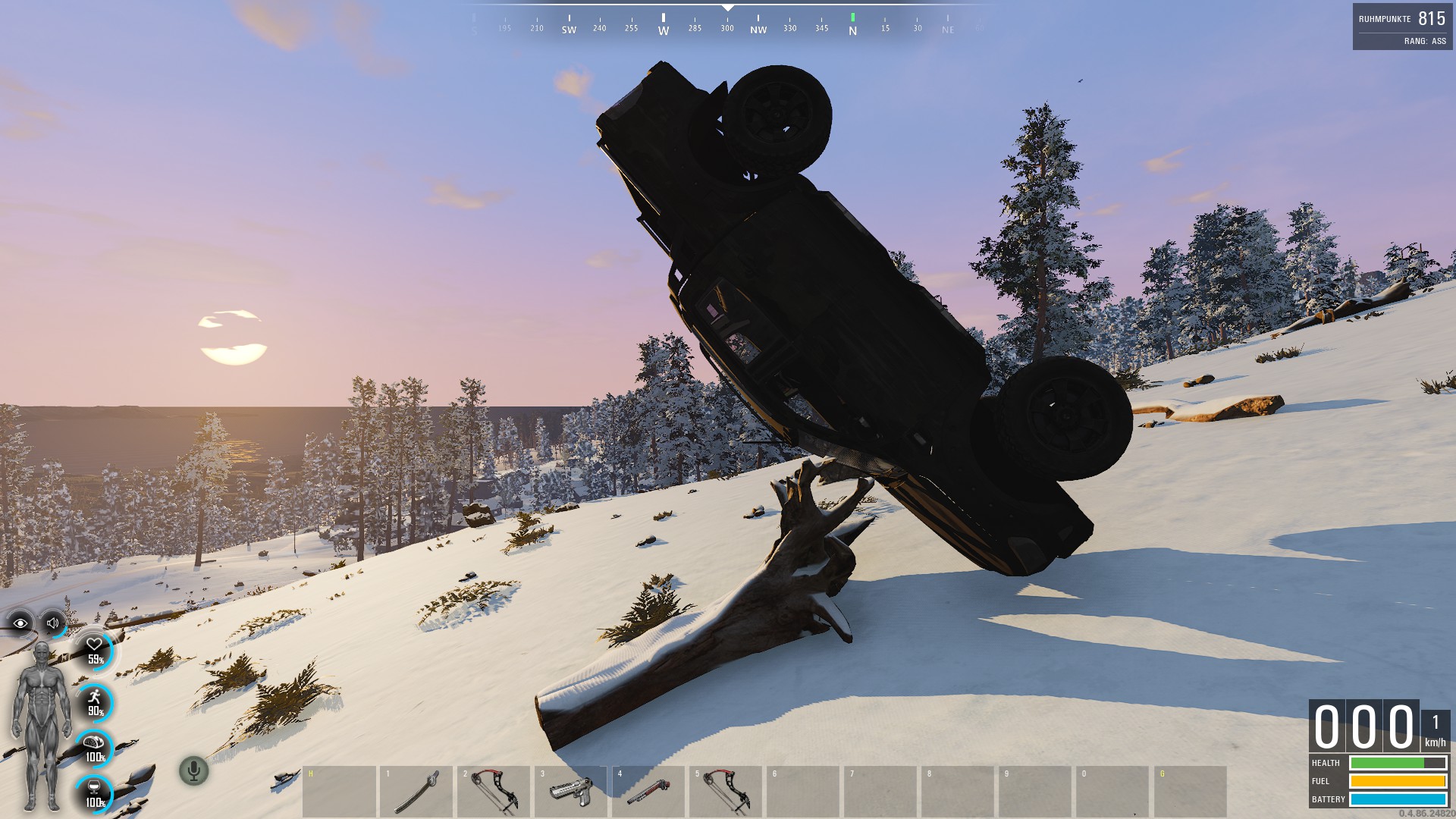Click the muscular body status figure
The image size is (1456, 819).
pos(42,724)
